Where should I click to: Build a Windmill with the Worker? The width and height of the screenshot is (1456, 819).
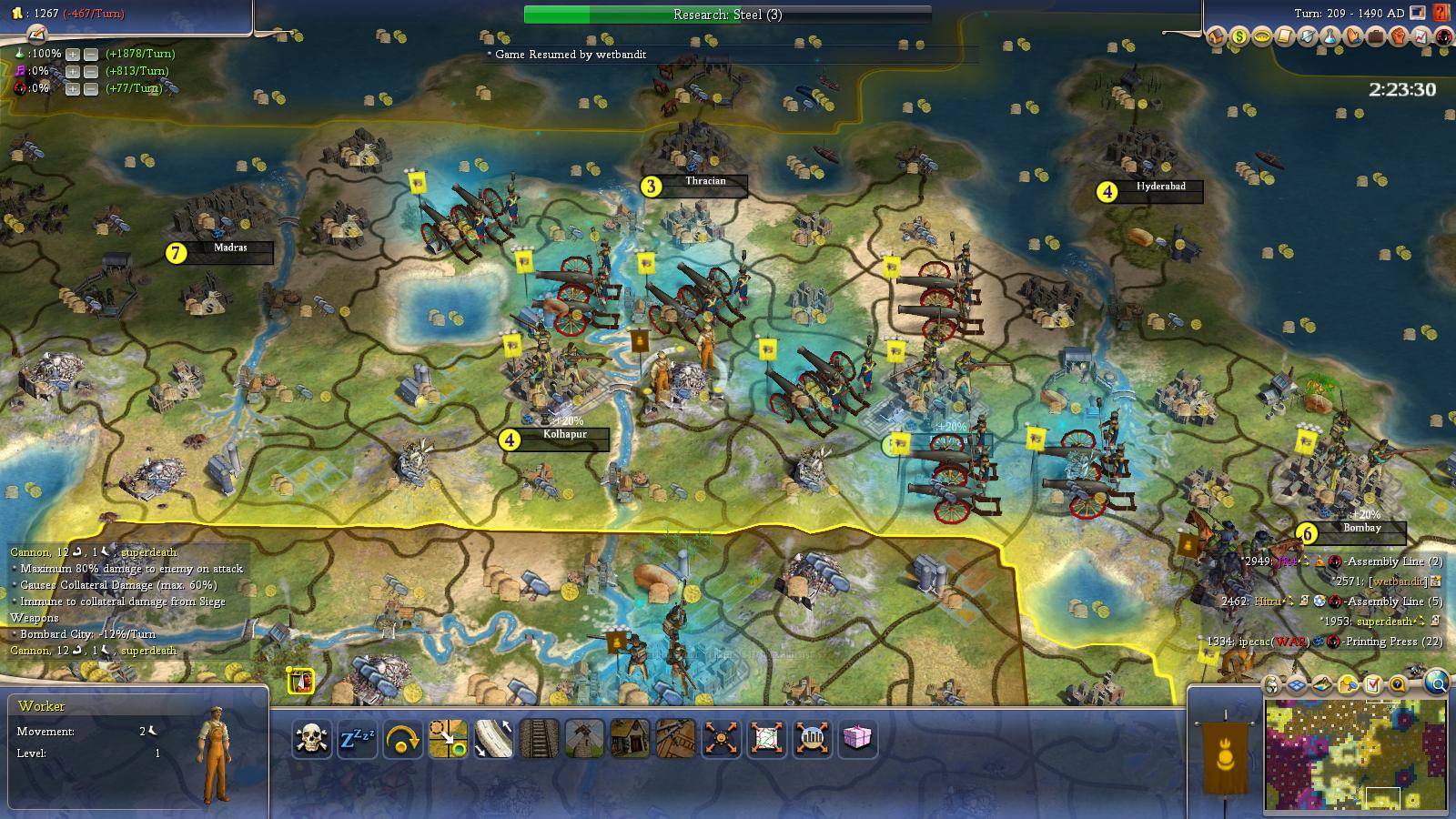[x=583, y=739]
